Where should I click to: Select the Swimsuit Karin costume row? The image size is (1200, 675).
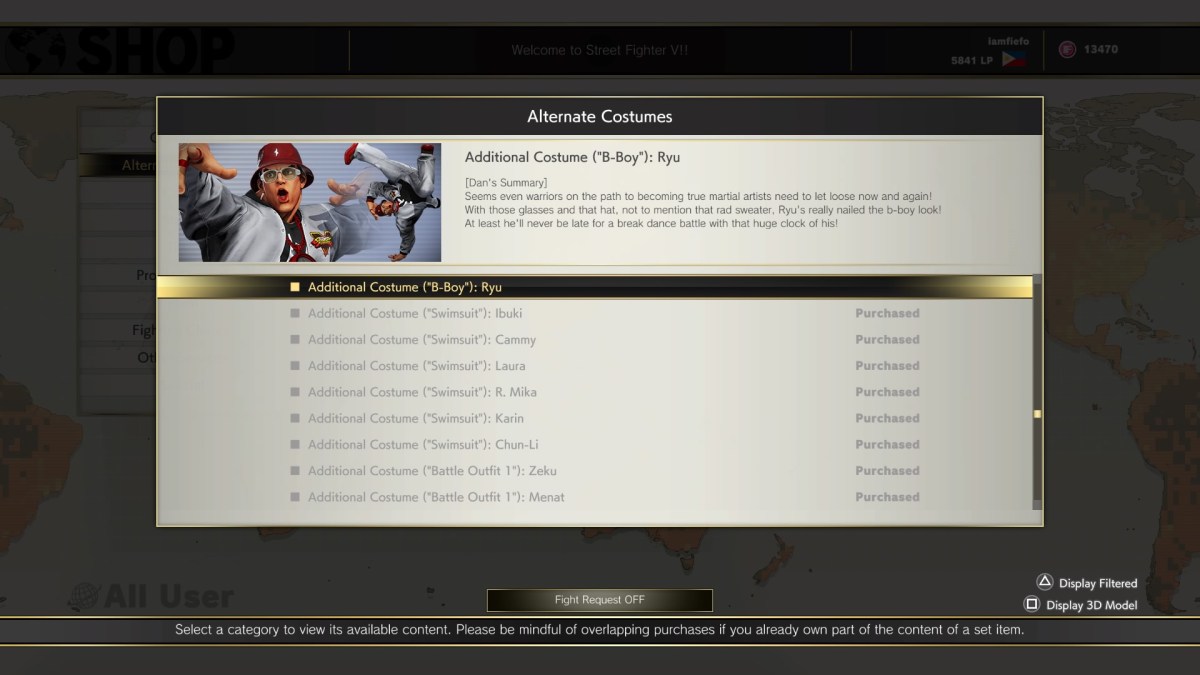click(415, 418)
